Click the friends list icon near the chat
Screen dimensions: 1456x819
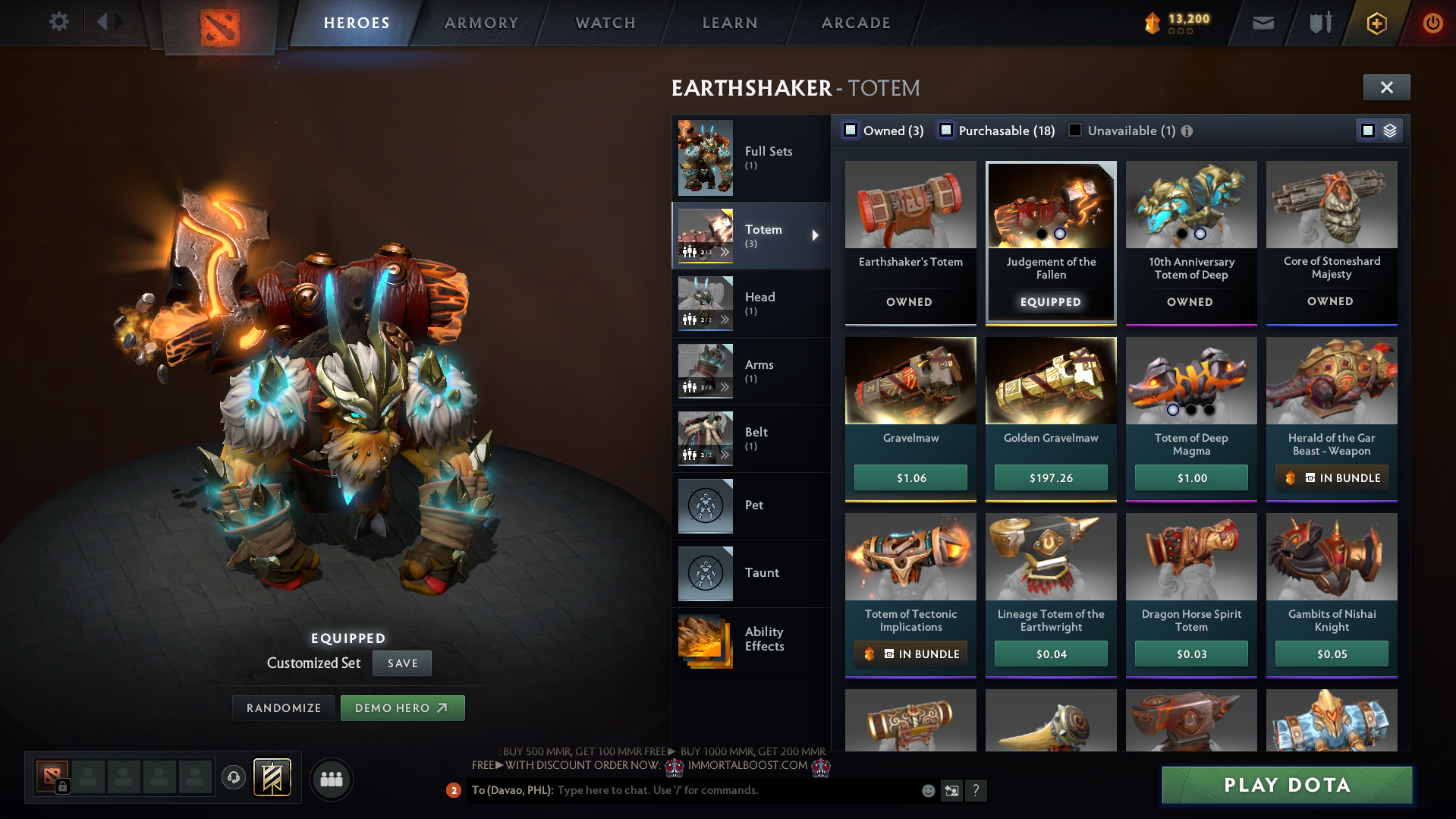tap(331, 778)
